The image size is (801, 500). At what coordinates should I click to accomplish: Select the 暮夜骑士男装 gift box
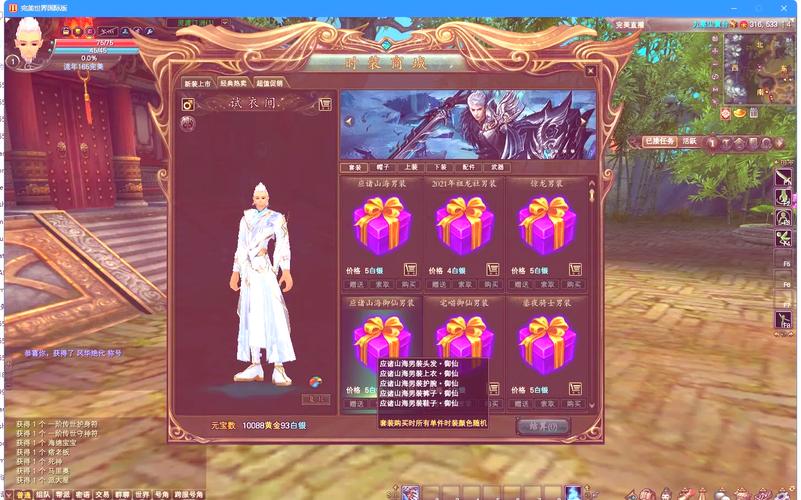tap(547, 342)
